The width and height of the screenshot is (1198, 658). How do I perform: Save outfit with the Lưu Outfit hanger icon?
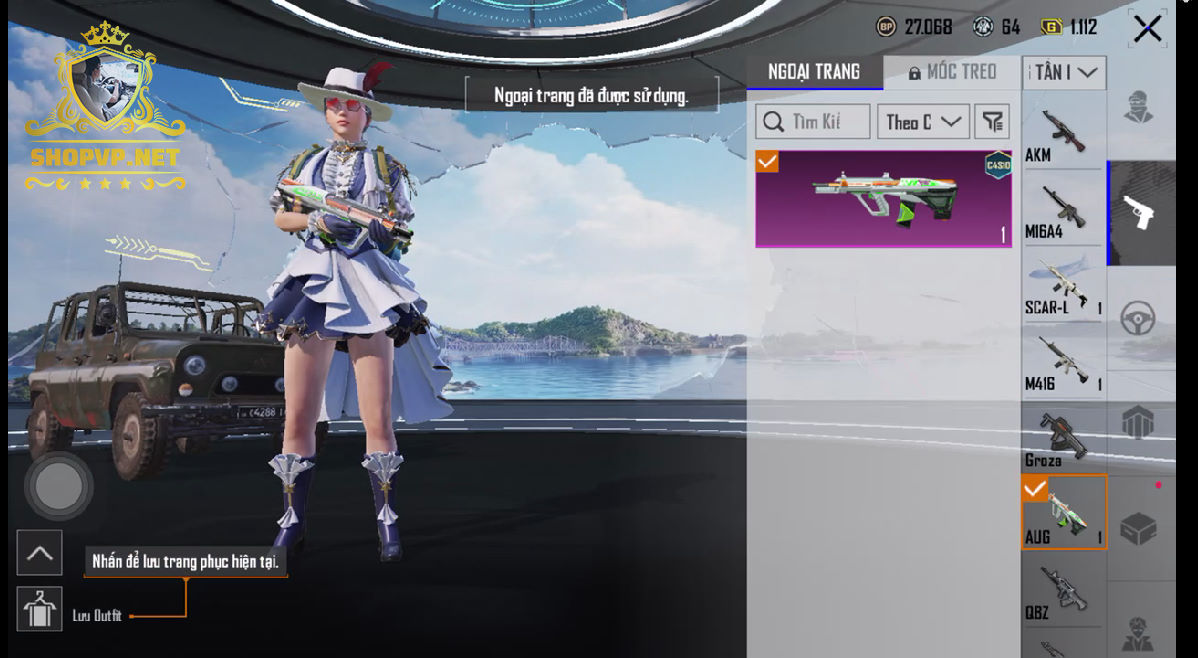pyautogui.click(x=39, y=609)
